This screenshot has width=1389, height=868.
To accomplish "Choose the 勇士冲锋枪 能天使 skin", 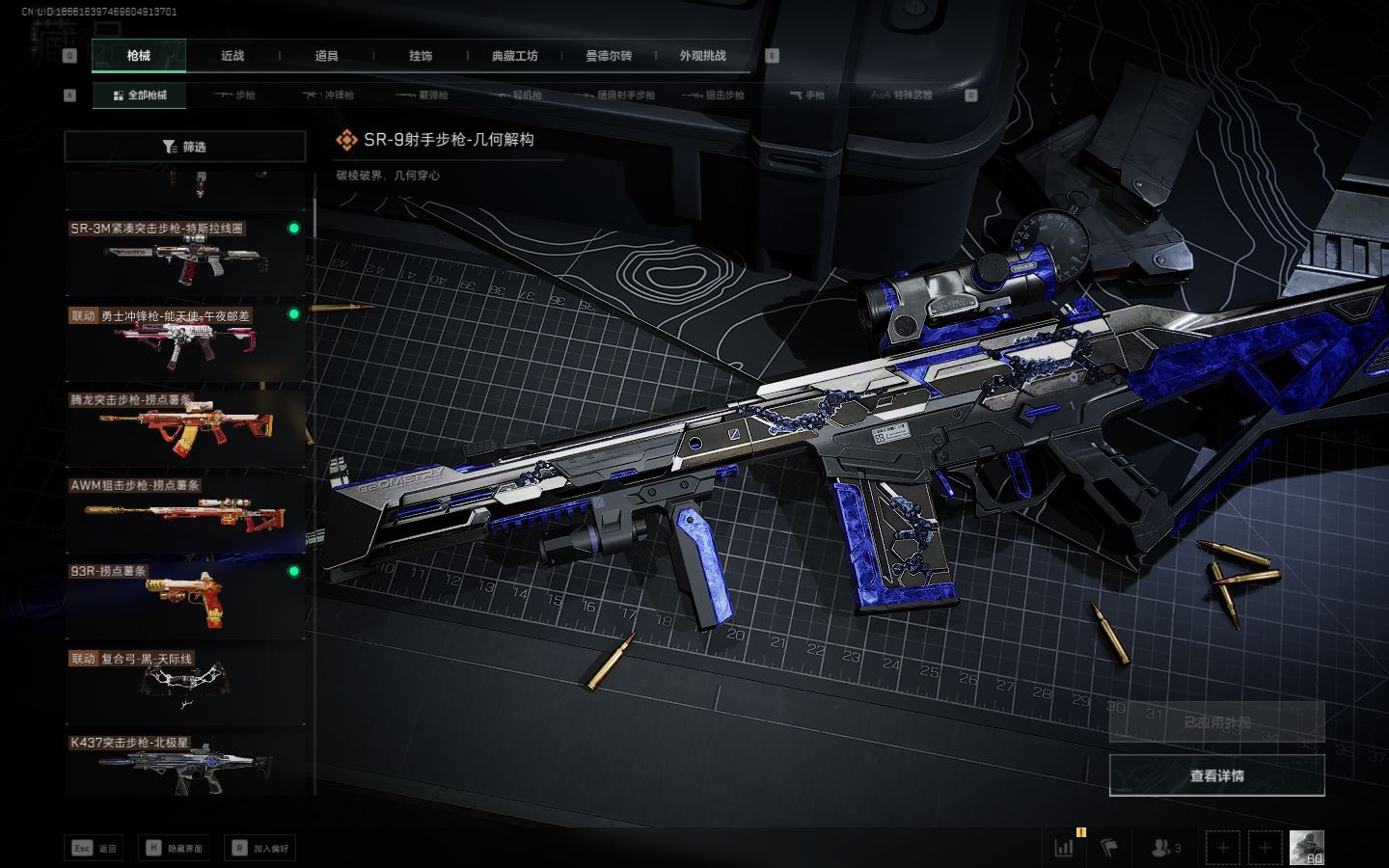I will 185,341.
